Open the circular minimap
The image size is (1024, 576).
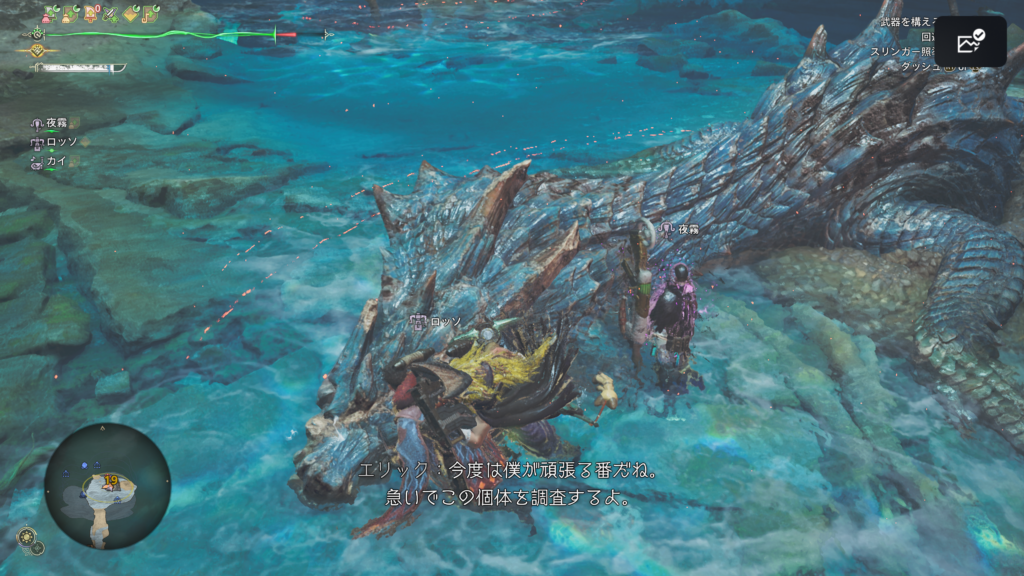tap(107, 486)
